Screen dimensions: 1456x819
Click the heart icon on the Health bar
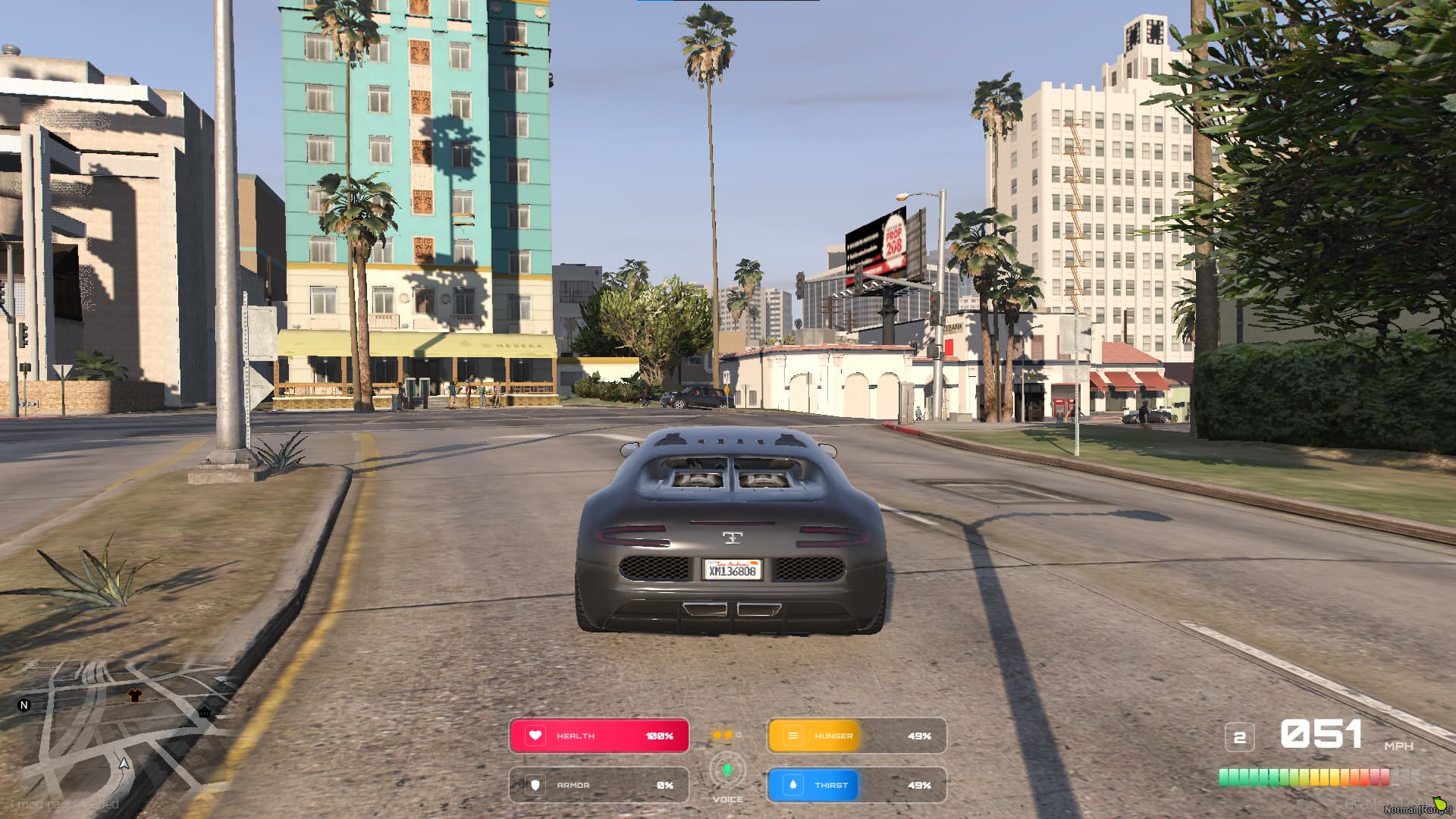click(x=534, y=735)
